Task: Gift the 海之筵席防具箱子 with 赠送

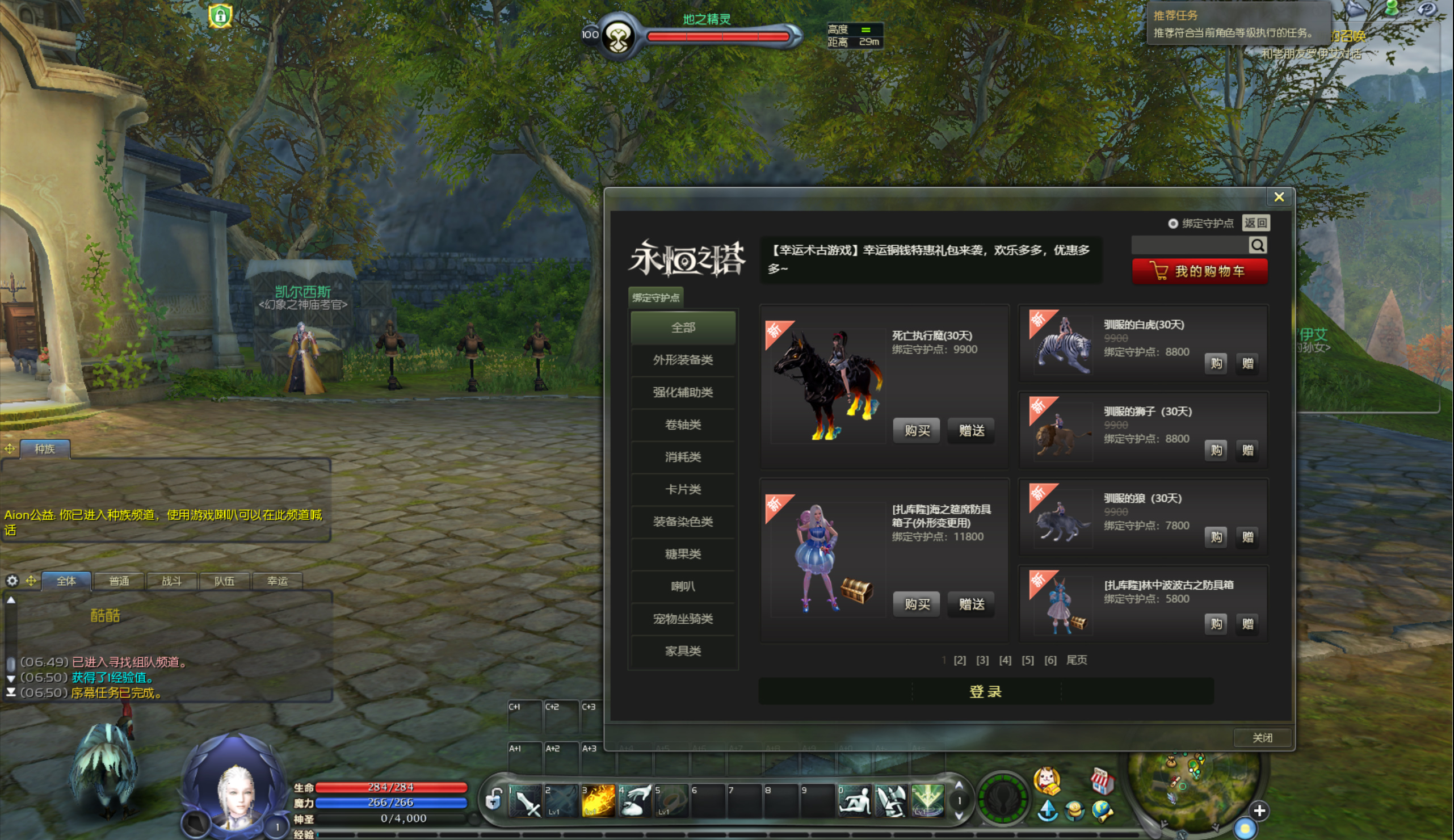Action: (971, 604)
